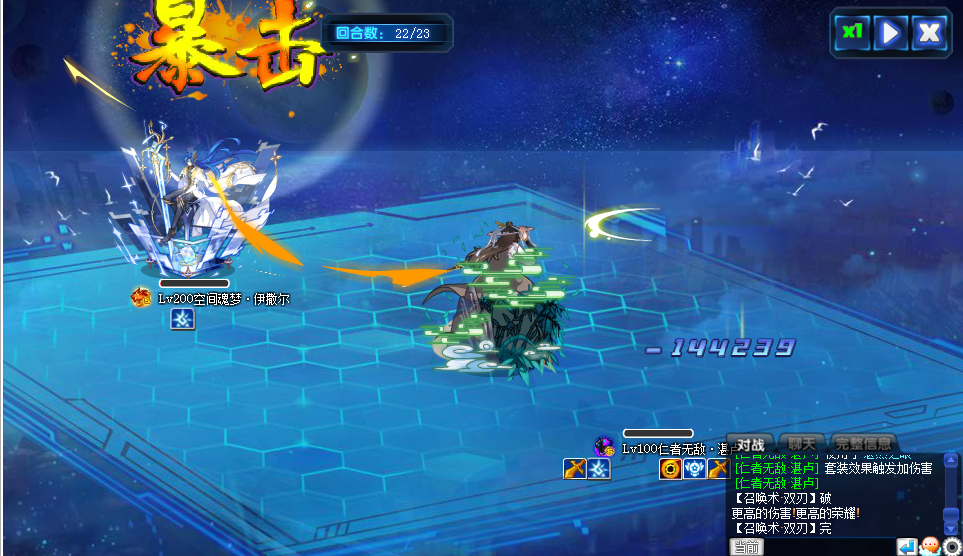This screenshot has height=556, width=963.
Task: Select the 当前 chat channel button
Action: [748, 547]
